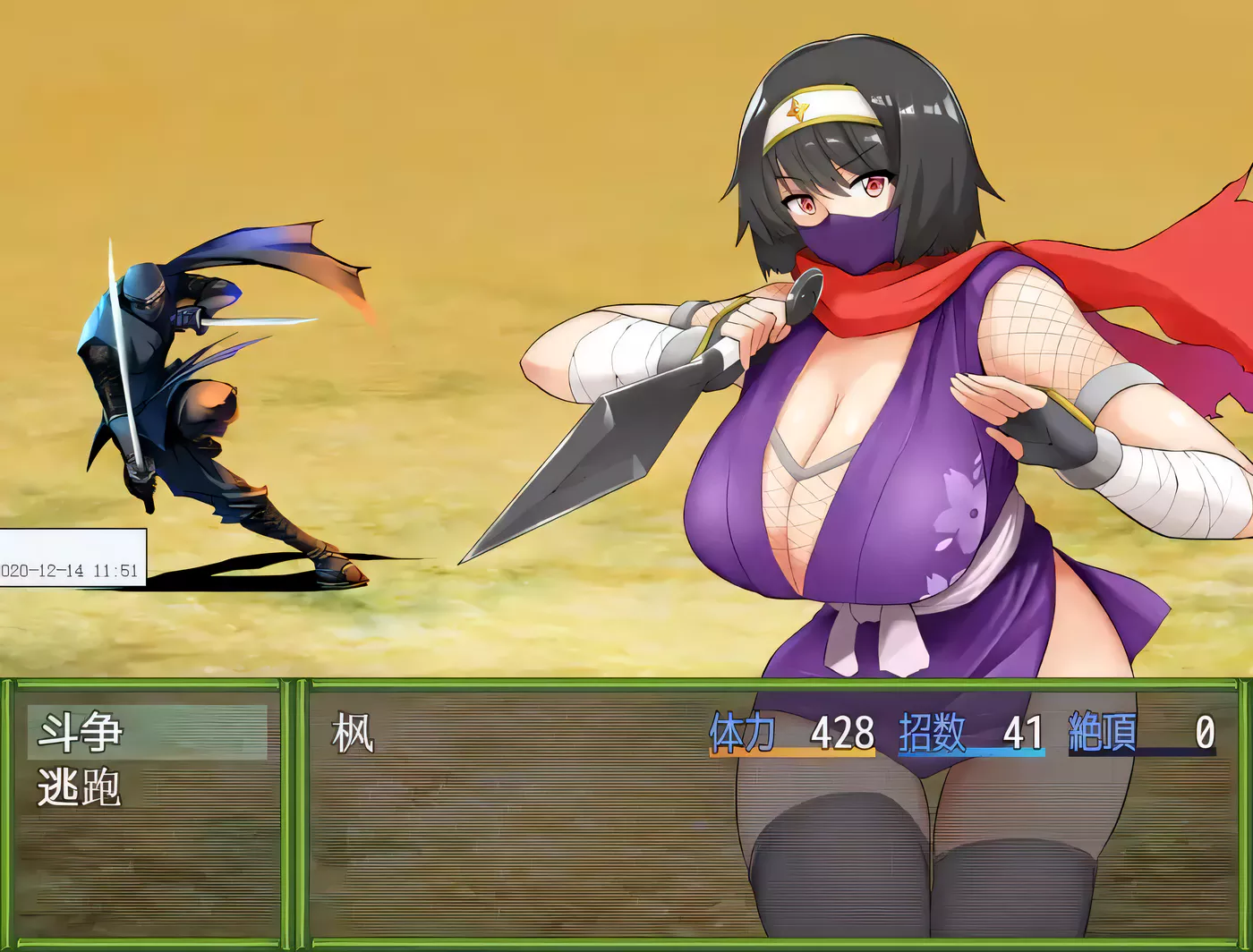Click the HP value showing 428
The height and width of the screenshot is (952, 1253).
coord(842,734)
